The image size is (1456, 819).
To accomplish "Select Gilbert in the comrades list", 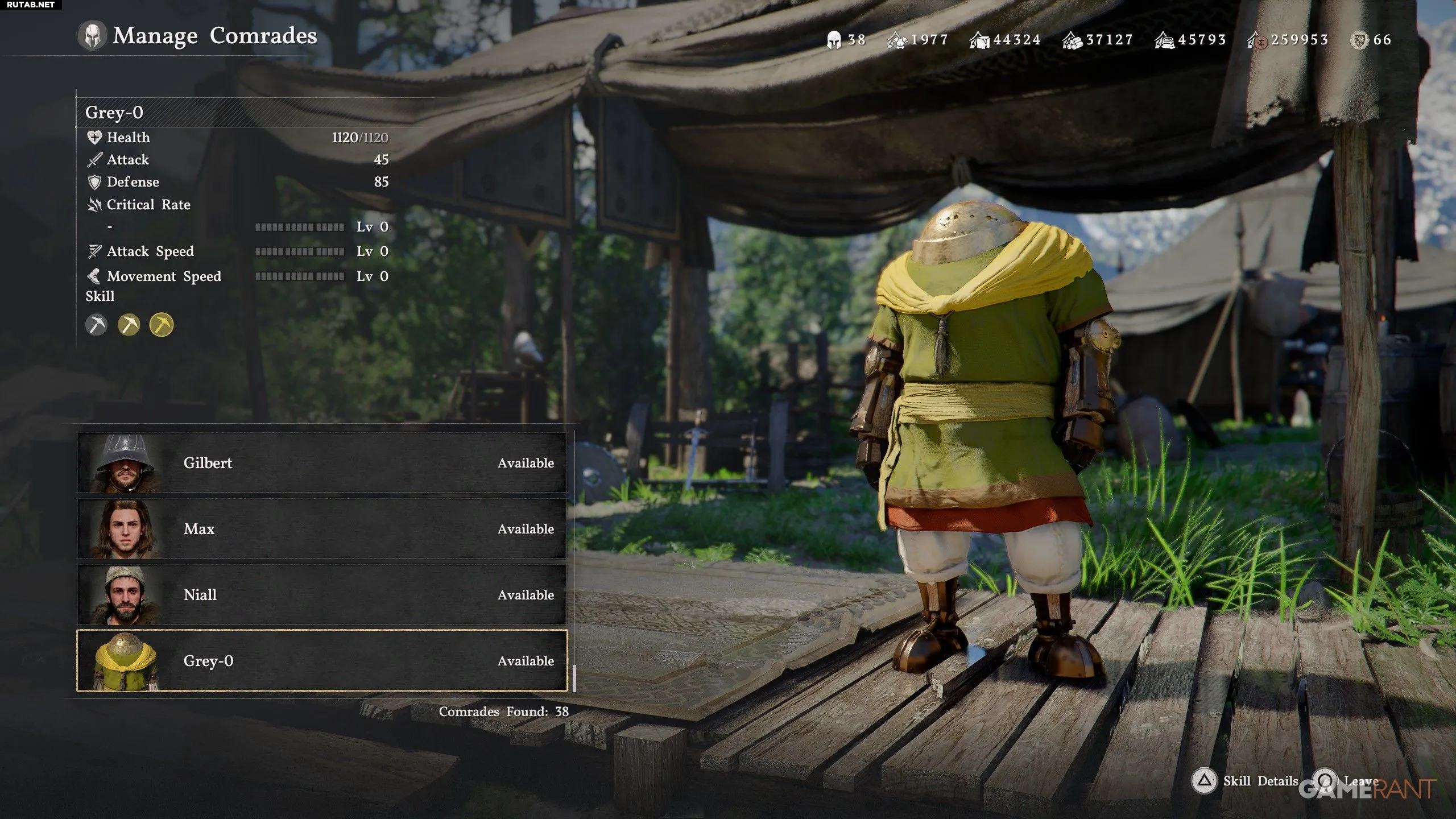I will [322, 463].
